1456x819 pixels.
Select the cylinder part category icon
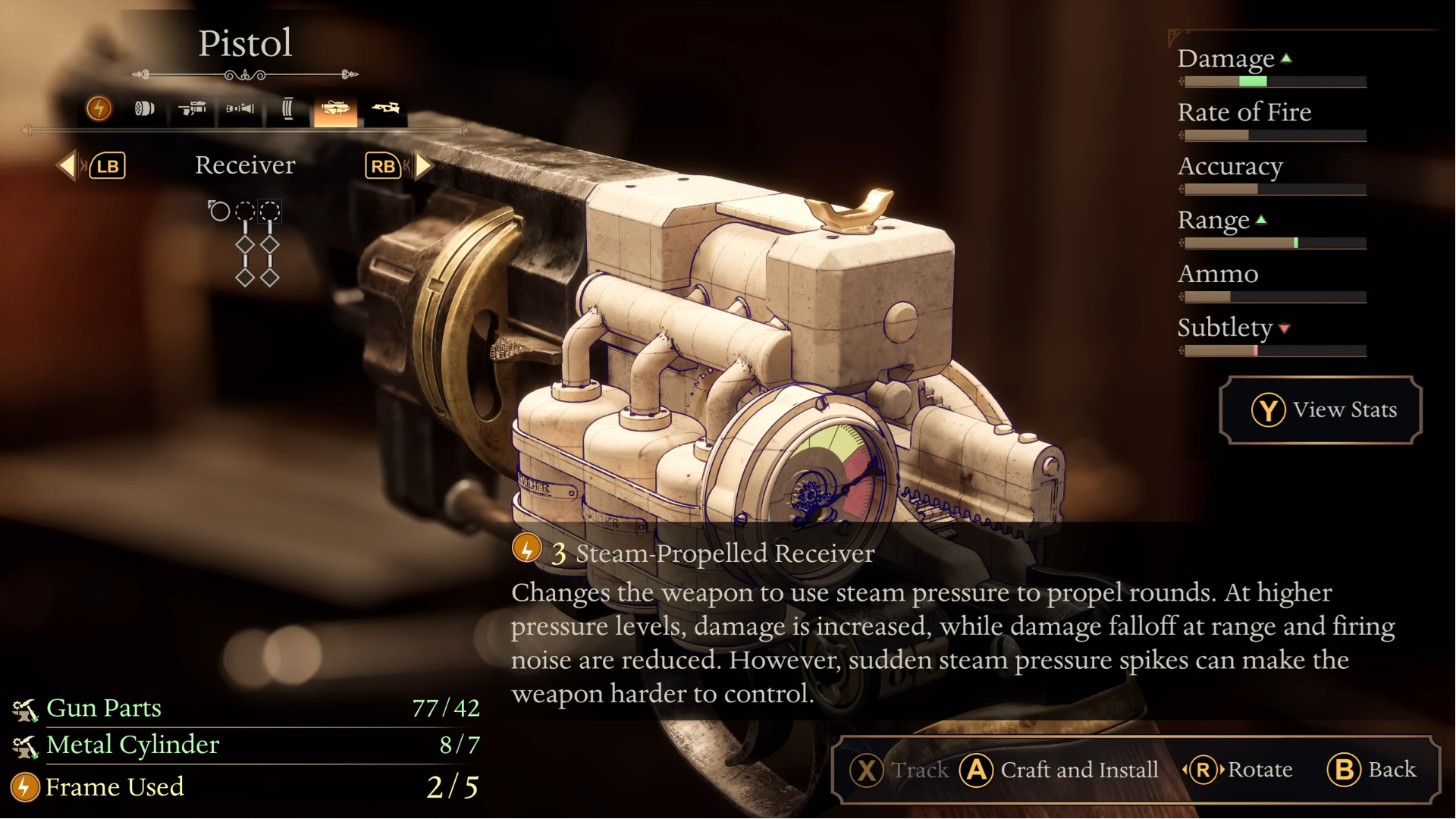(x=144, y=108)
